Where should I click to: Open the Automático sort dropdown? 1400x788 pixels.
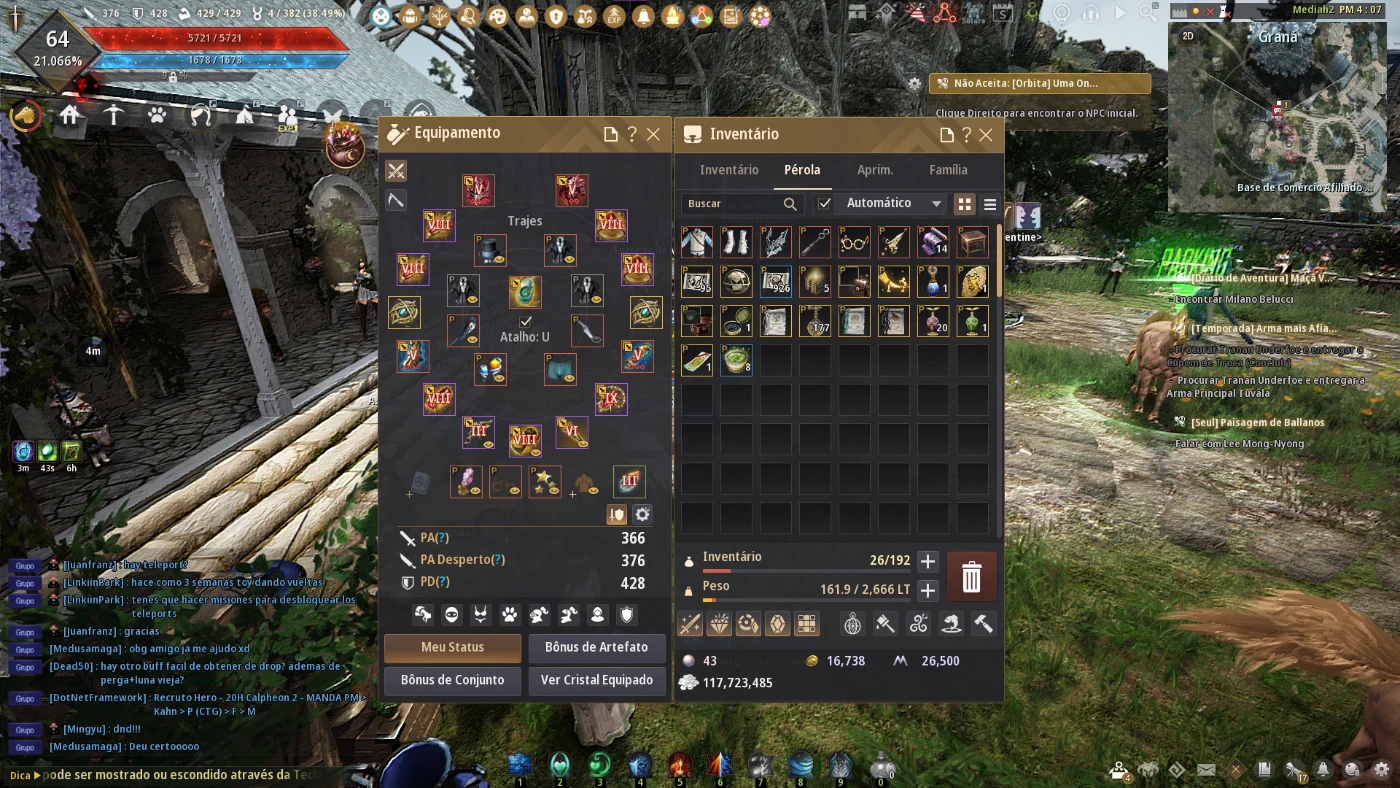click(893, 203)
